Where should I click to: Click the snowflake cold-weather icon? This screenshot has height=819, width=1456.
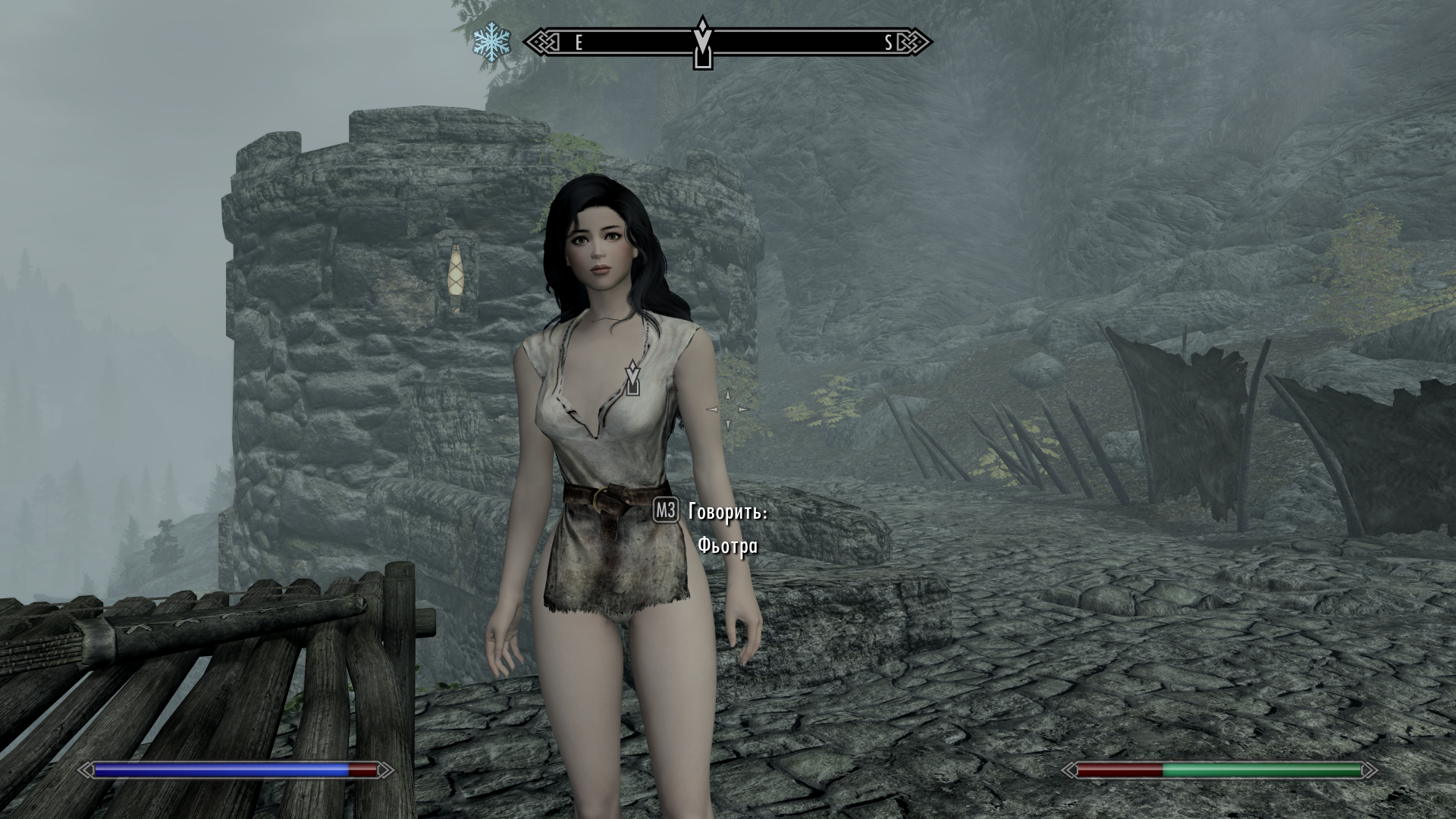(x=491, y=43)
